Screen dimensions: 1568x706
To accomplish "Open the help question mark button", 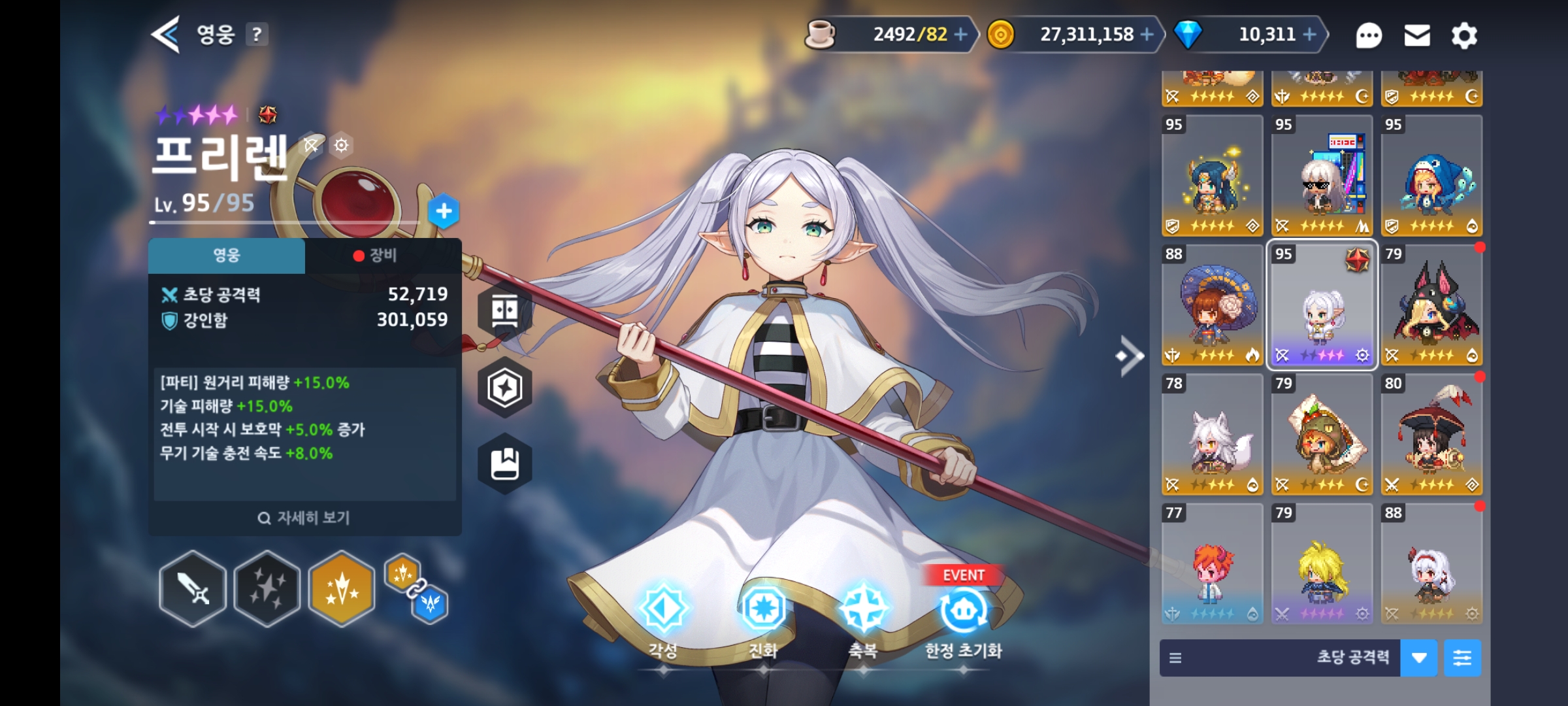I will coord(257,35).
